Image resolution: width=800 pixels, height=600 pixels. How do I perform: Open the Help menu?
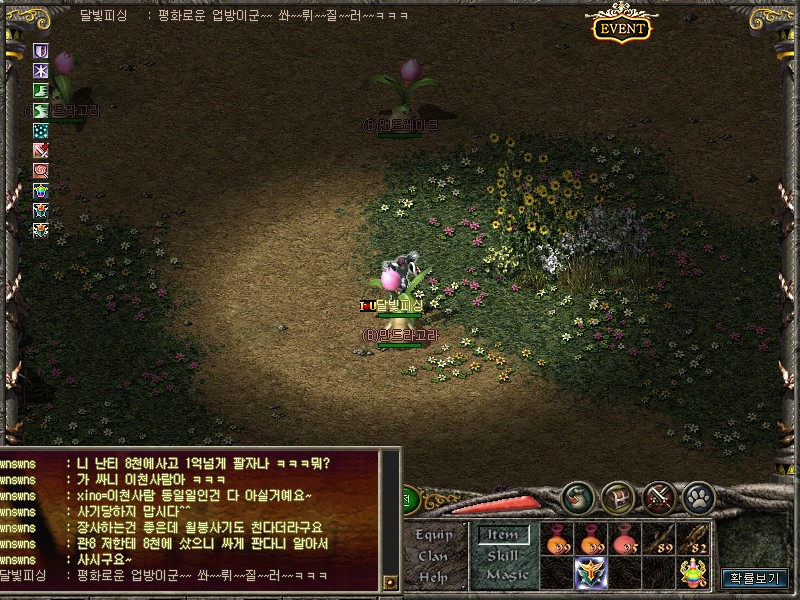pyautogui.click(x=433, y=576)
